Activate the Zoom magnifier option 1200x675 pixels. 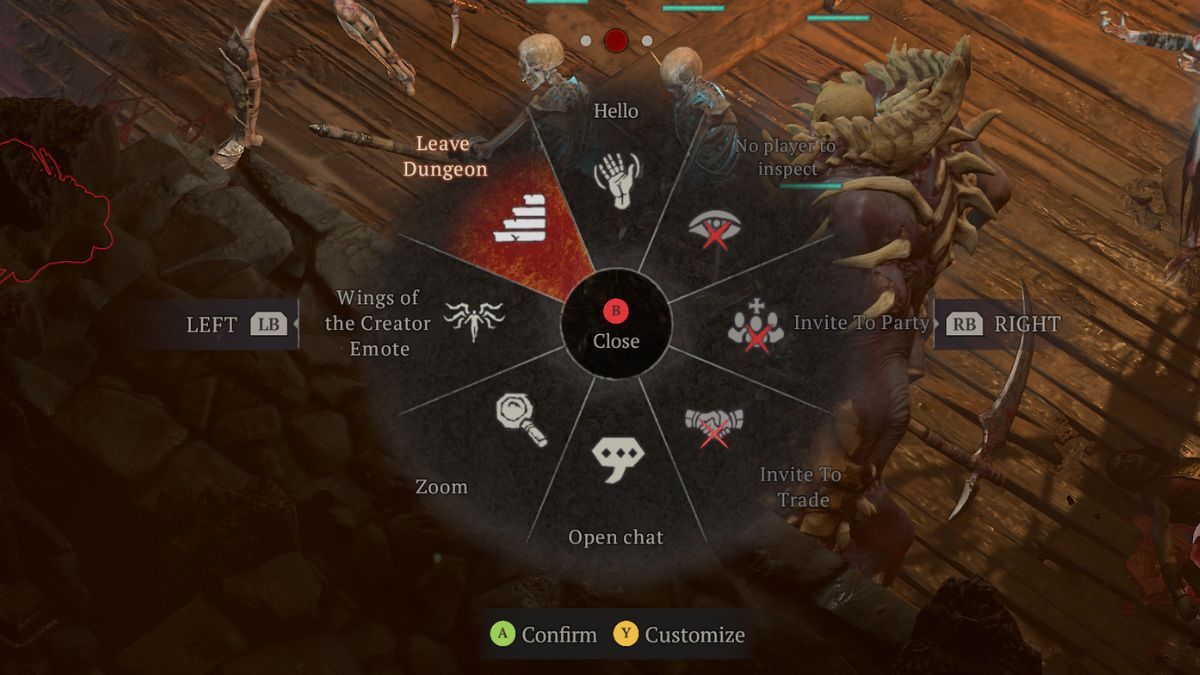pos(520,420)
